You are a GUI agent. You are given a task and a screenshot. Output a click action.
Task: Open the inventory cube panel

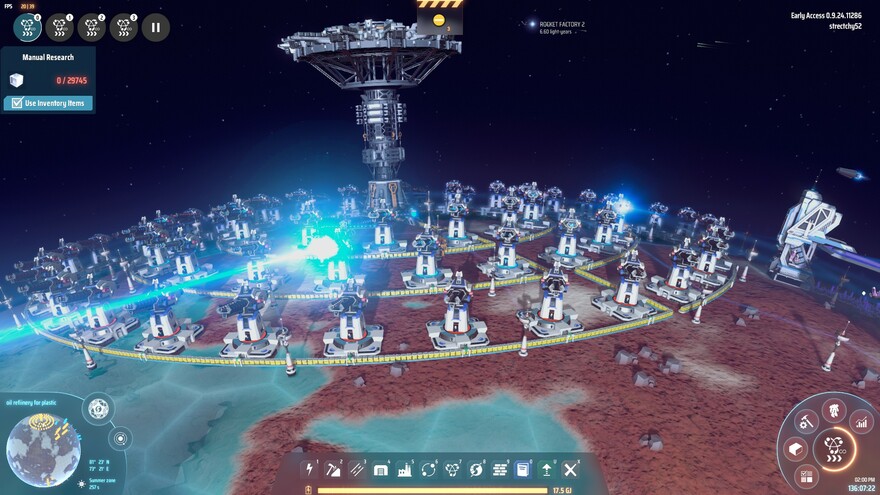click(796, 449)
